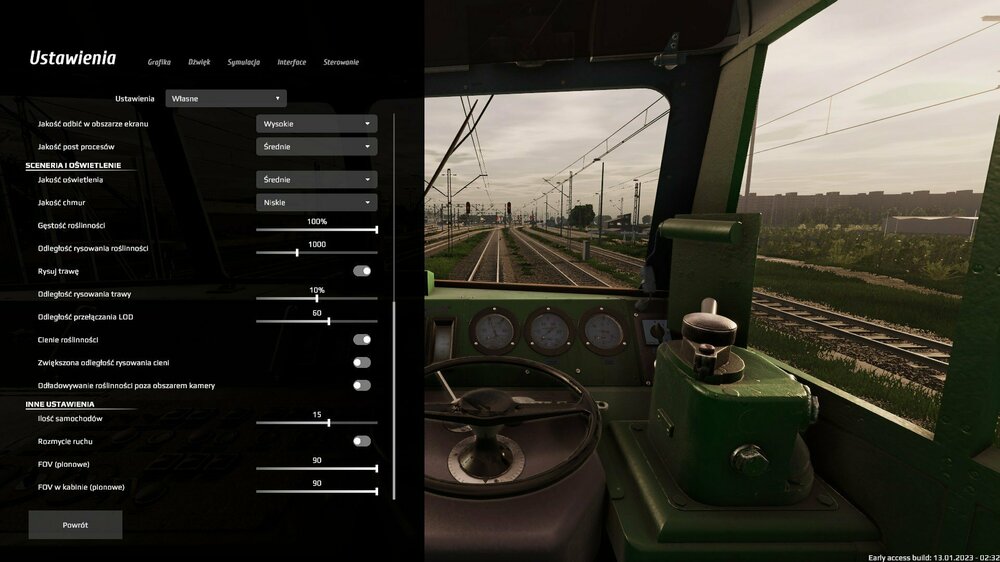This screenshot has height=562, width=1000.
Task: Switch to the Grafika tab
Action: 159,62
